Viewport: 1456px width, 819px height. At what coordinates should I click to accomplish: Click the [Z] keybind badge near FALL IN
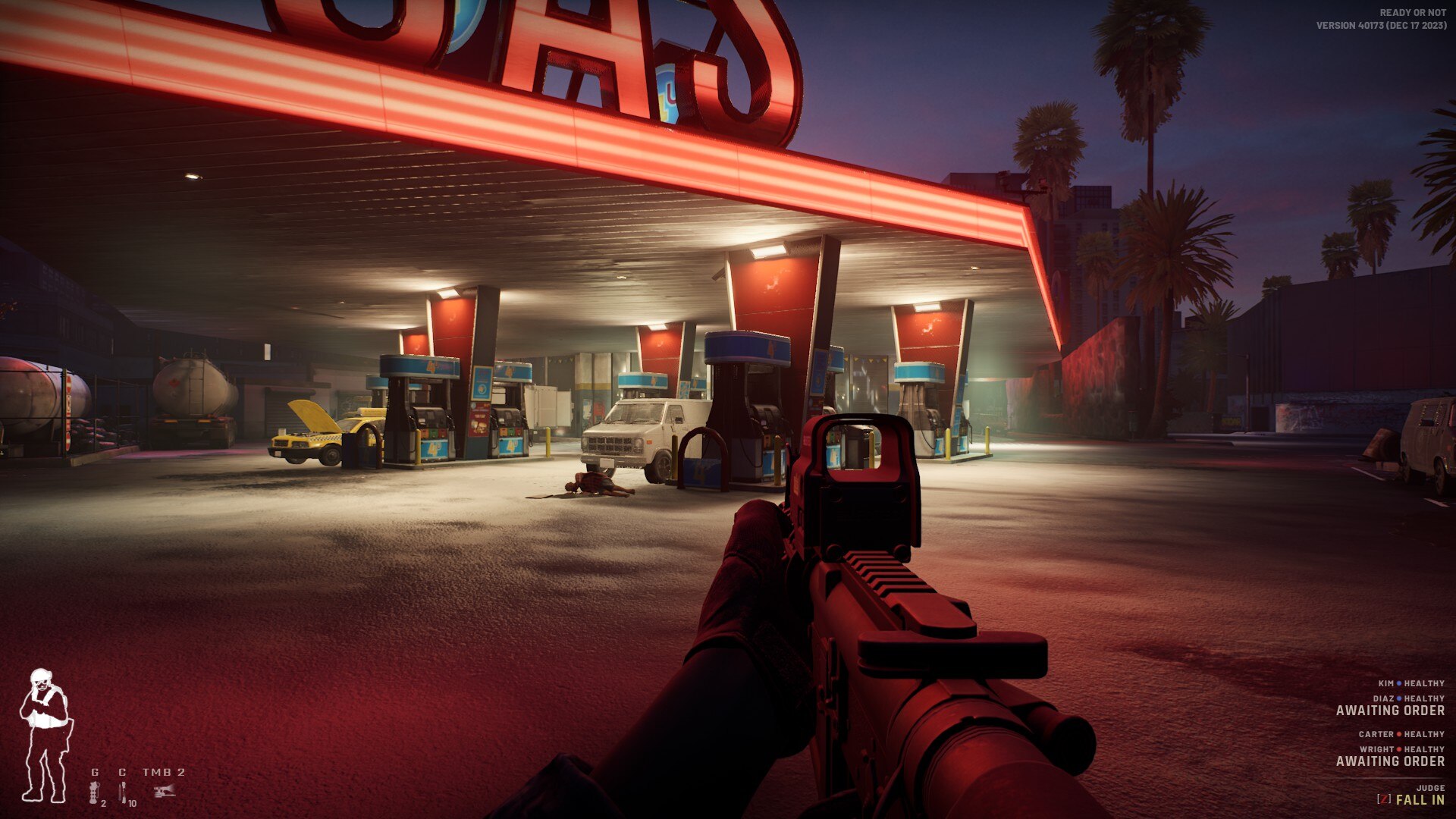pyautogui.click(x=1384, y=800)
